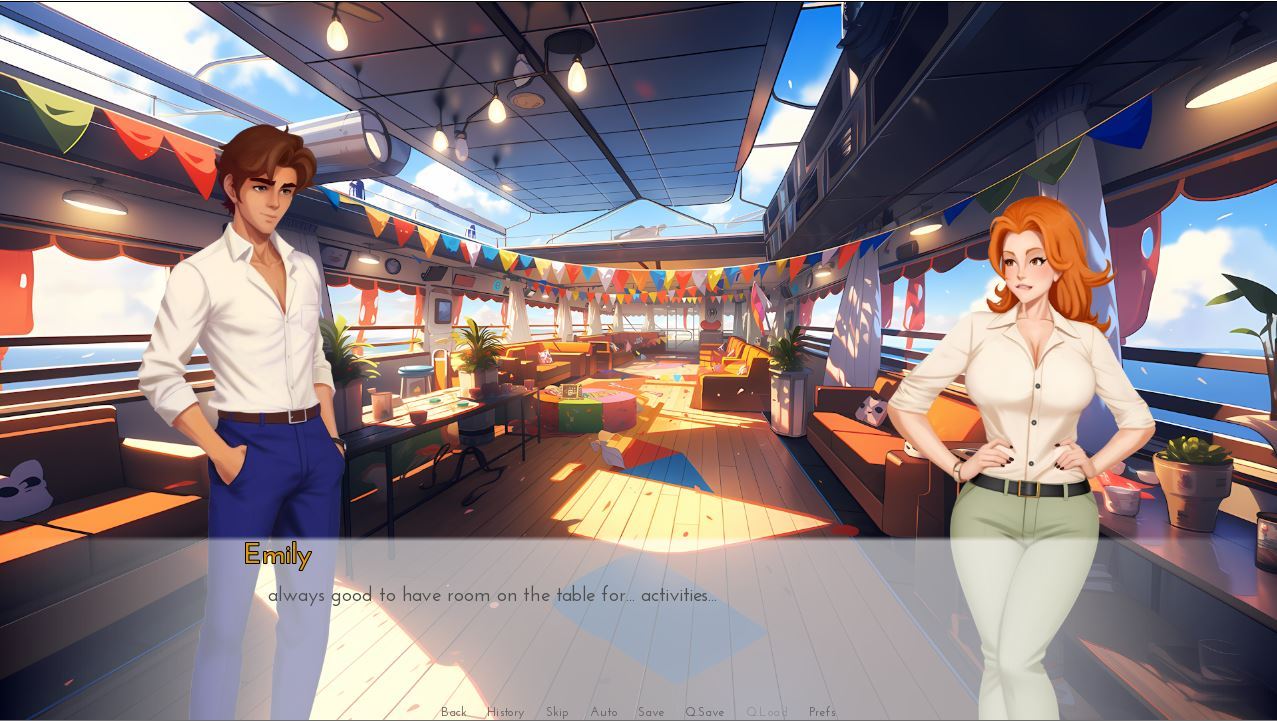Go back to the previous line
The image size is (1277, 721).
tap(454, 712)
